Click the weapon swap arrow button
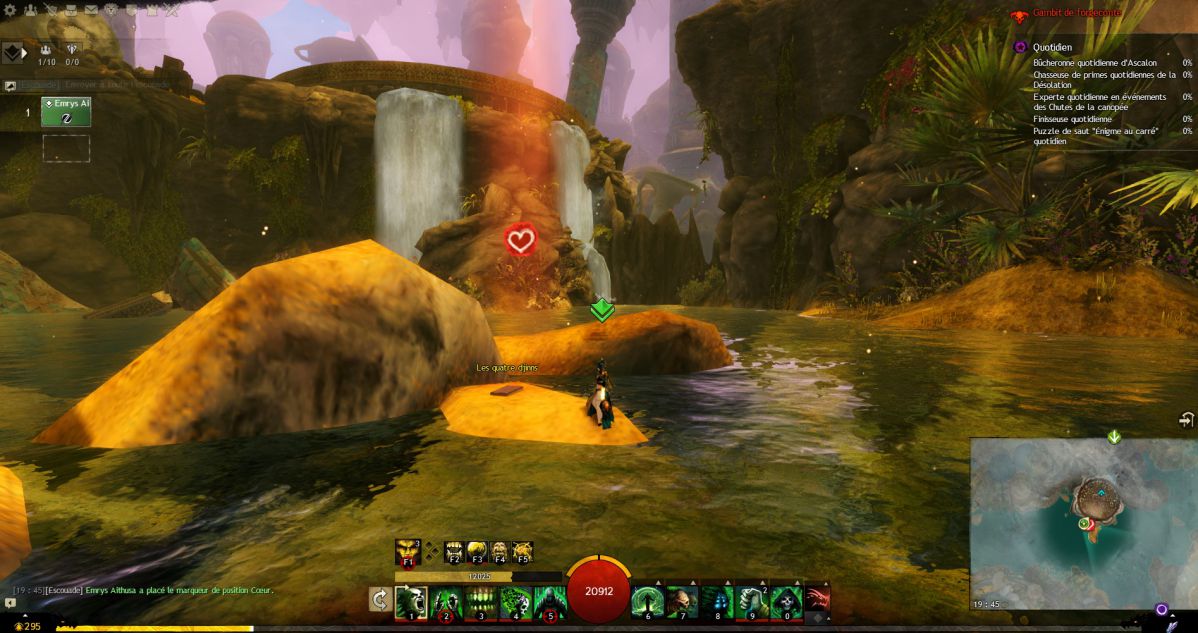This screenshot has height=633, width=1198. click(380, 599)
